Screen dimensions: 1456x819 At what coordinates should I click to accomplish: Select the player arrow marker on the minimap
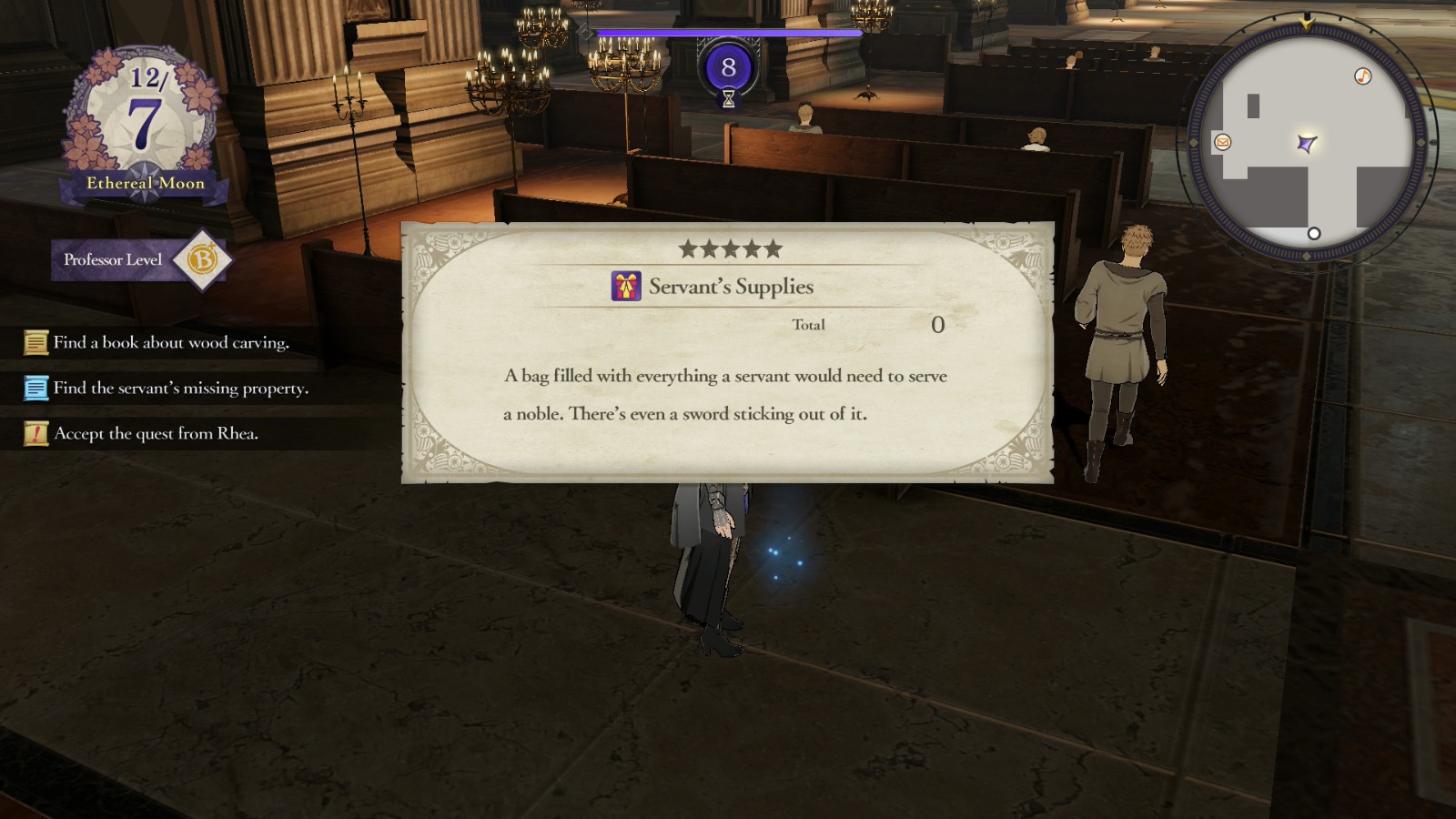(1308, 141)
